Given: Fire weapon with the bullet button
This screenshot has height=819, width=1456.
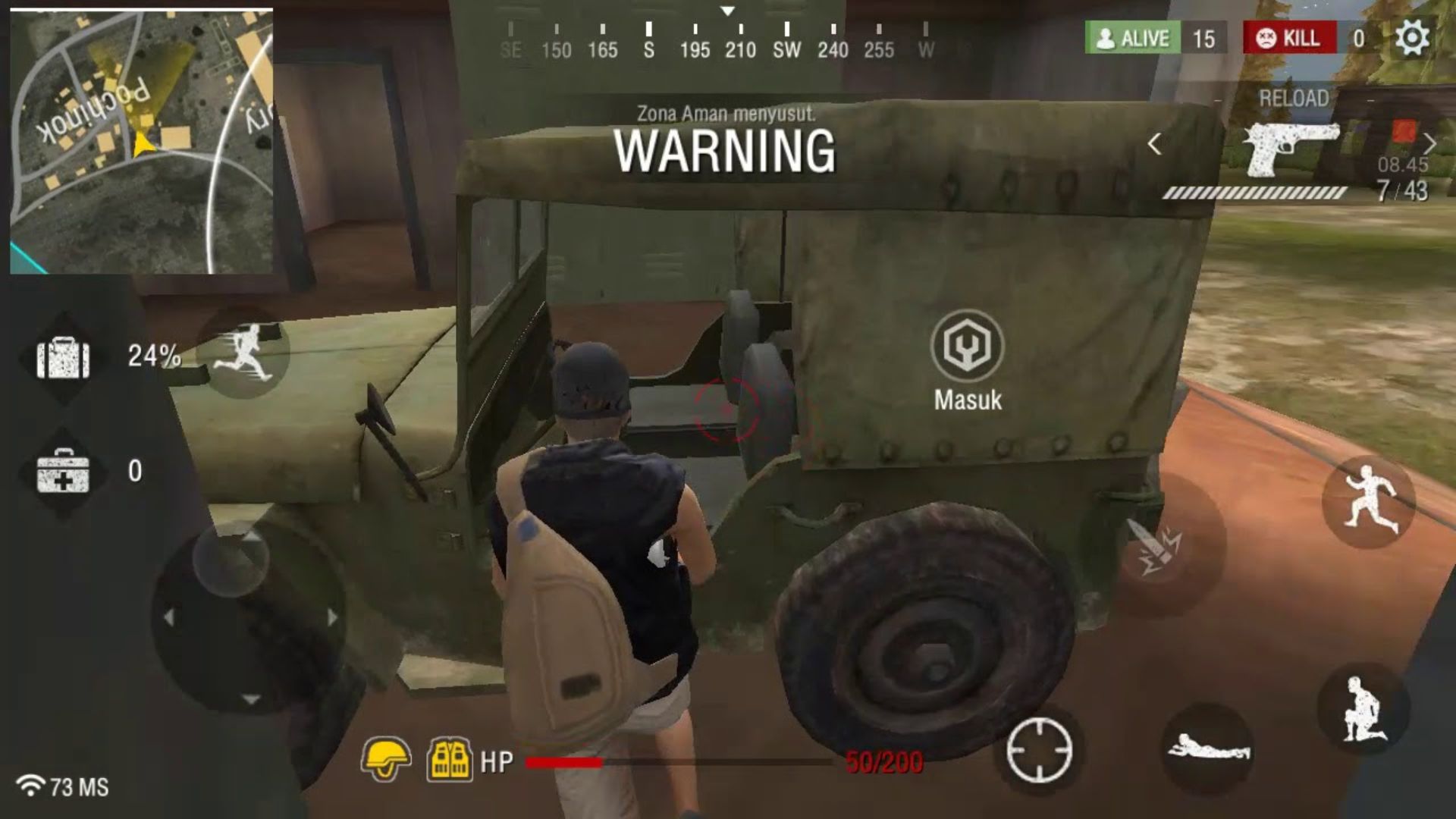Looking at the screenshot, I should click(1155, 546).
